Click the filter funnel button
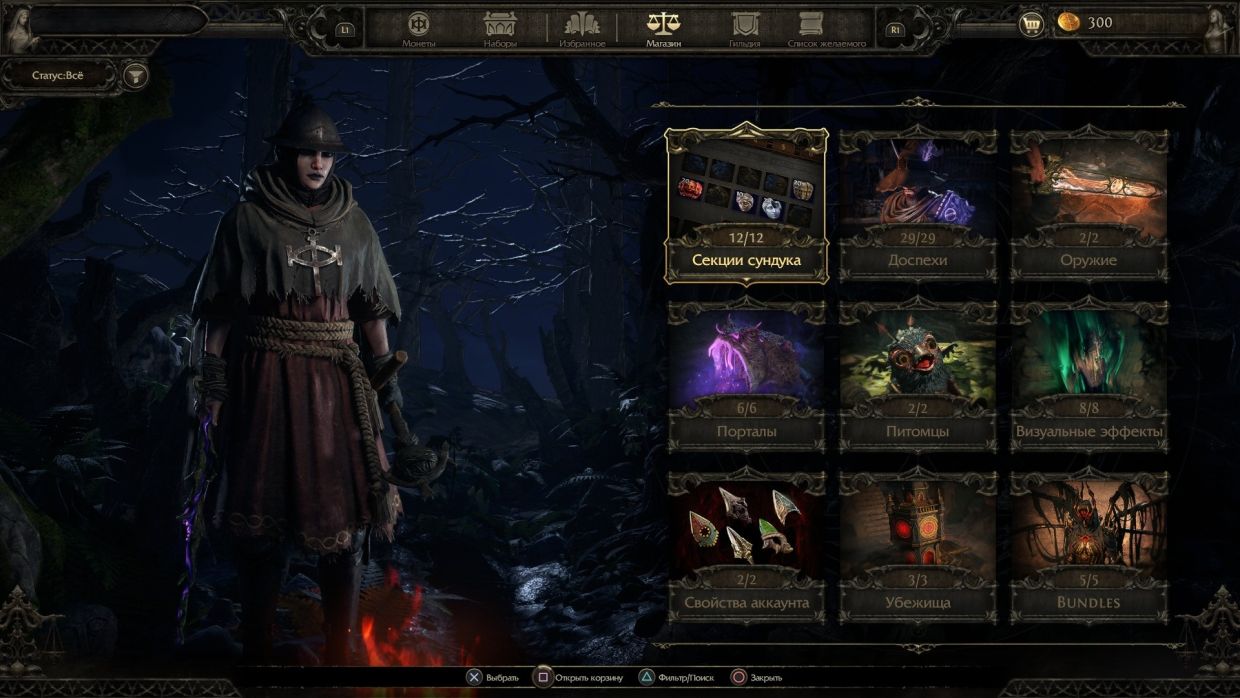 tap(134, 75)
